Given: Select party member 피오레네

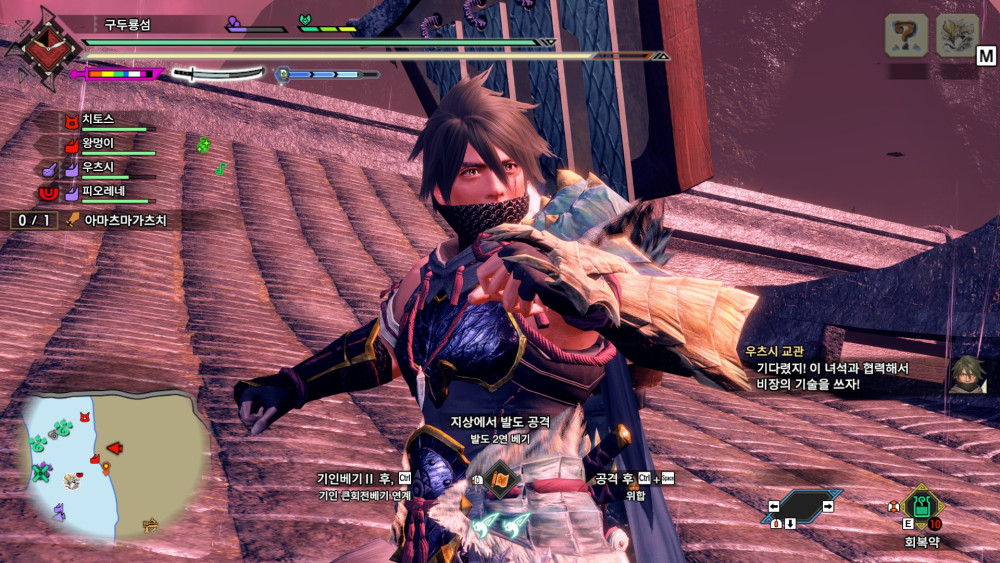Looking at the screenshot, I should (102, 191).
